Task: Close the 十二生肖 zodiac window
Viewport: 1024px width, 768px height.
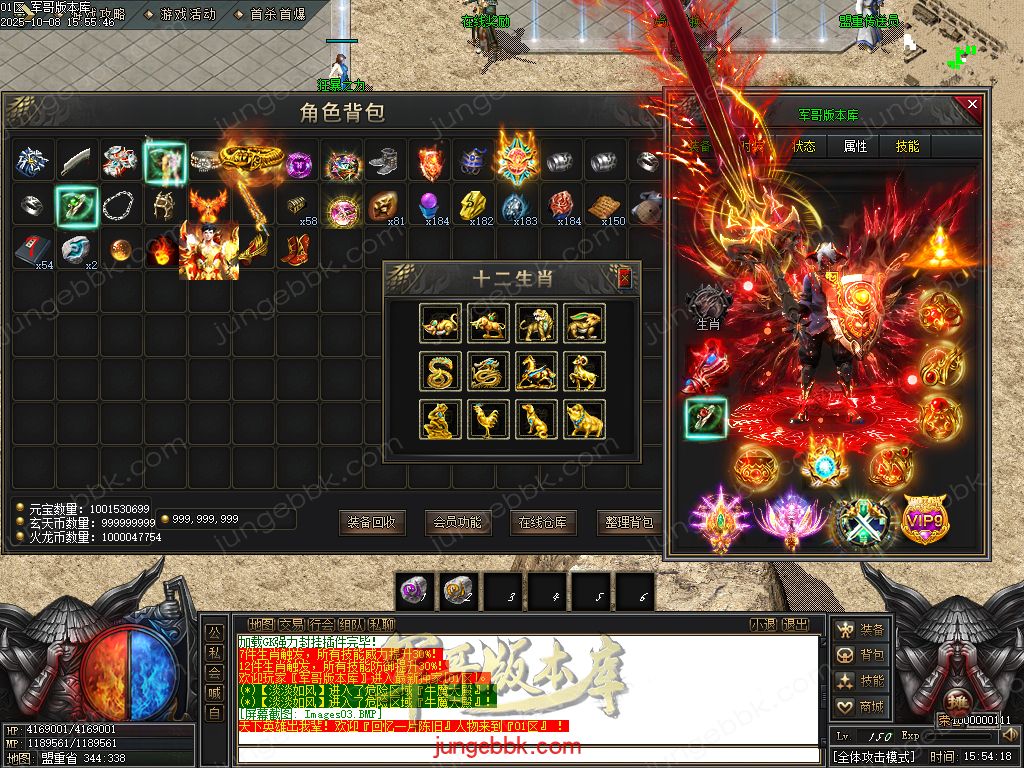Action: [625, 278]
